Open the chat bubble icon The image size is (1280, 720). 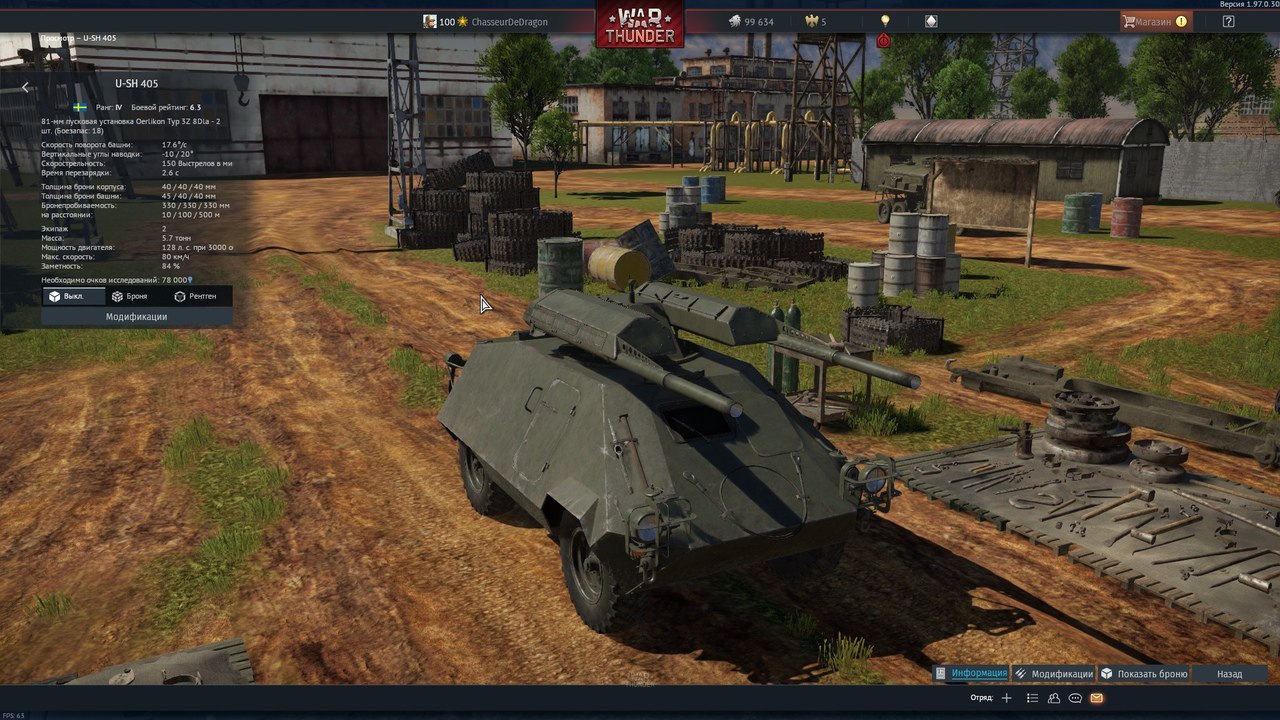(x=1075, y=698)
